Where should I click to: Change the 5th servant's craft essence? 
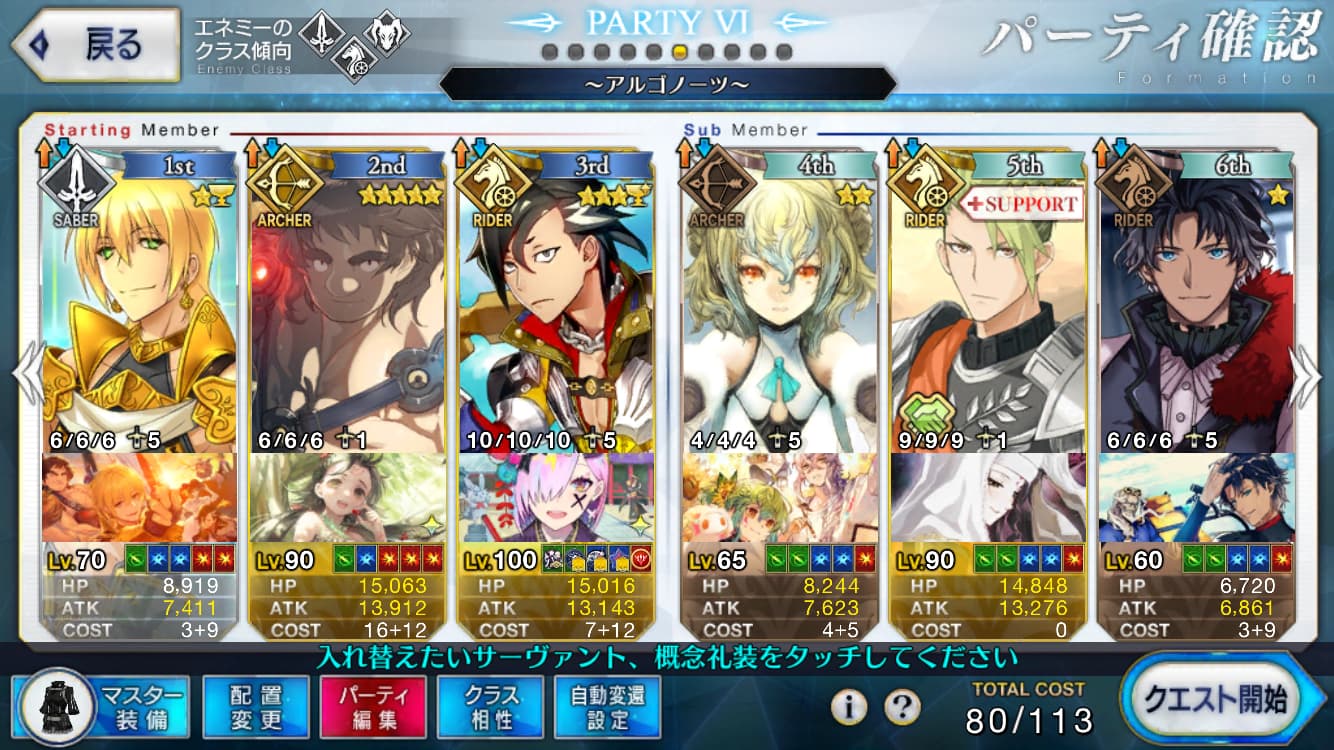click(x=989, y=498)
